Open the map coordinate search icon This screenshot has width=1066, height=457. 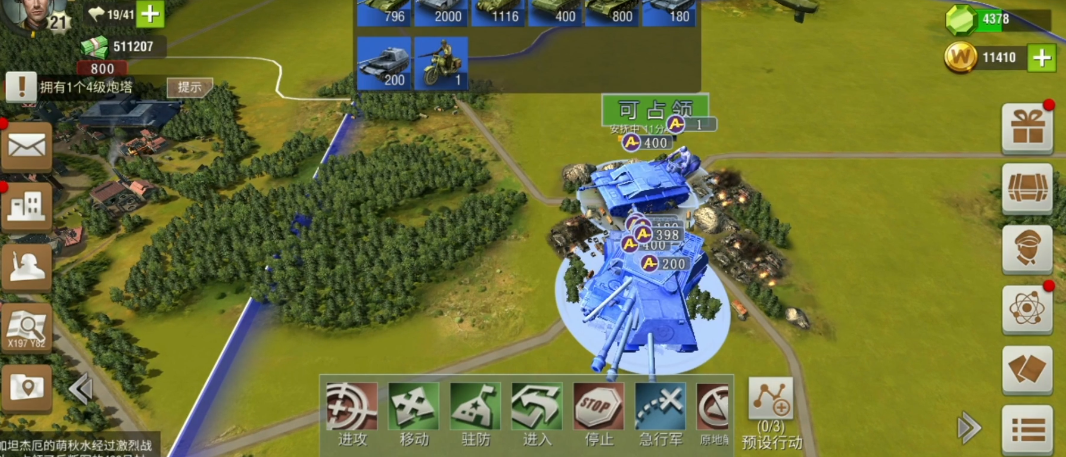(x=26, y=327)
